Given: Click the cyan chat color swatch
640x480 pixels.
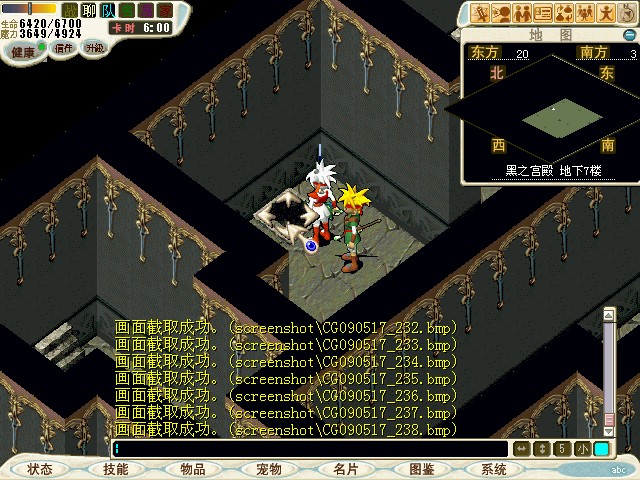Looking at the screenshot, I should tap(601, 449).
